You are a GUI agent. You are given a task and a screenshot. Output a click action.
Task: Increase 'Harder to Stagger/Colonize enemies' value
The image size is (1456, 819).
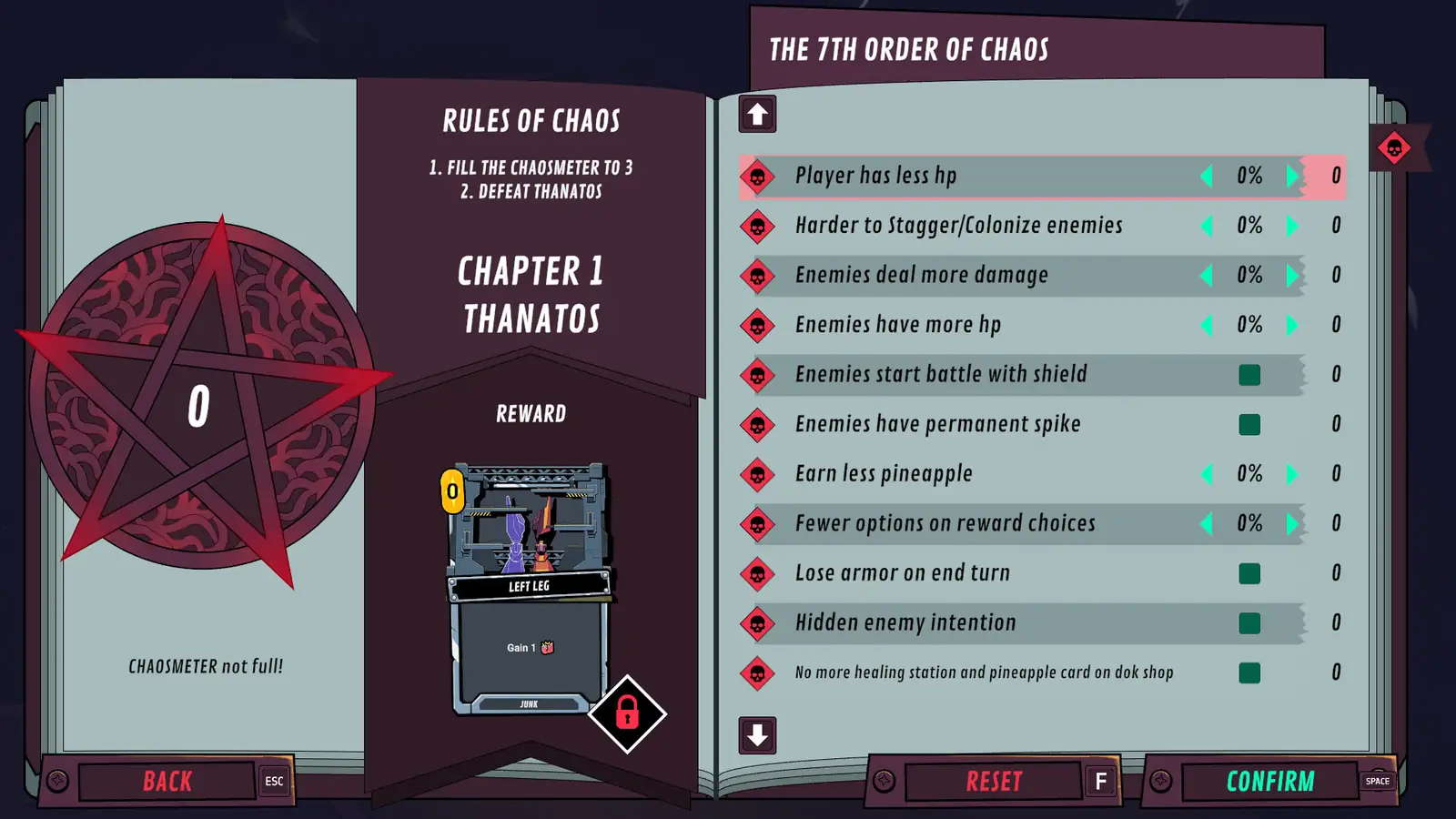click(1292, 226)
